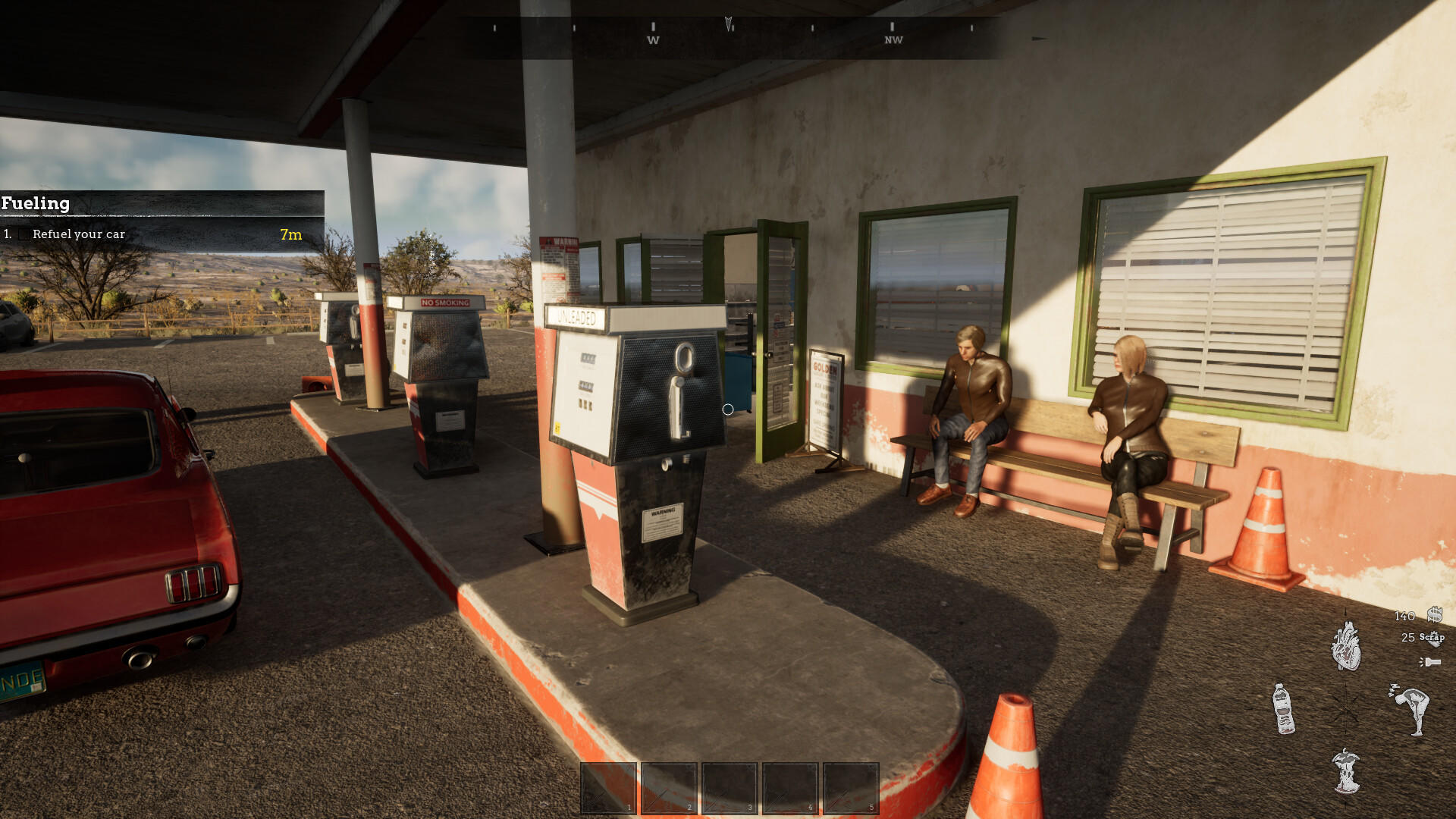
Task: Check the Refuel your car objective checkbox
Action: point(25,235)
